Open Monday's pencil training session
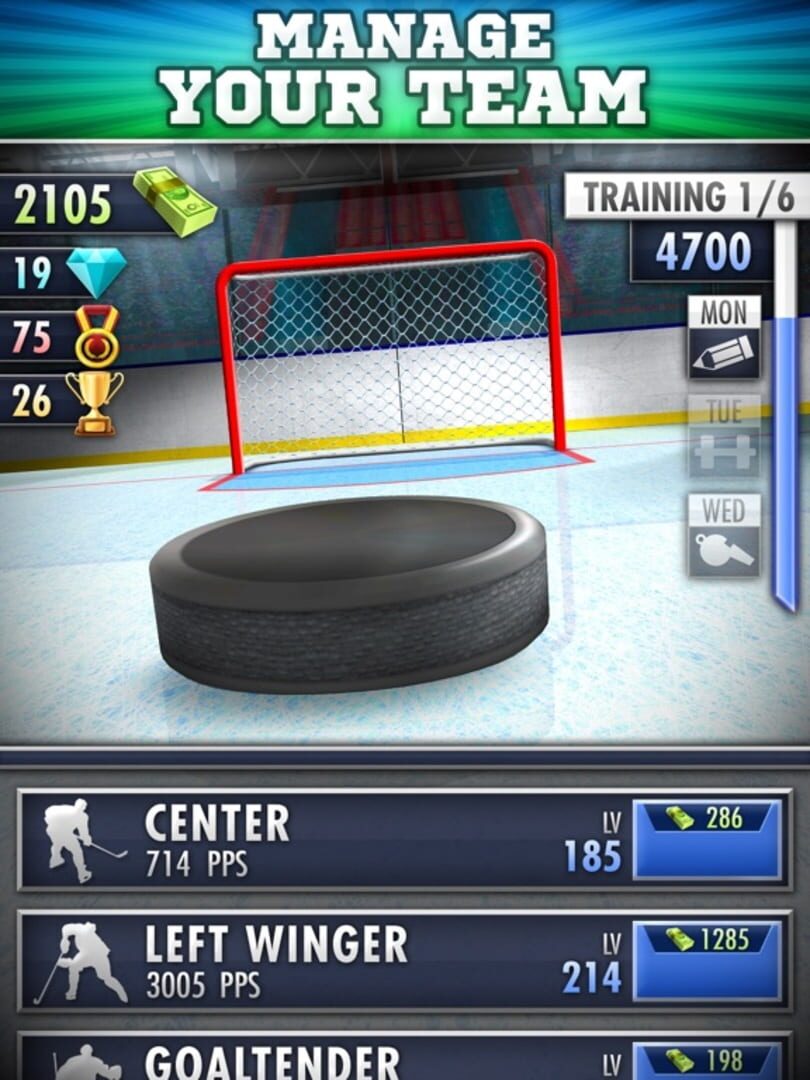Viewport: 810px width, 1080px height. click(723, 338)
